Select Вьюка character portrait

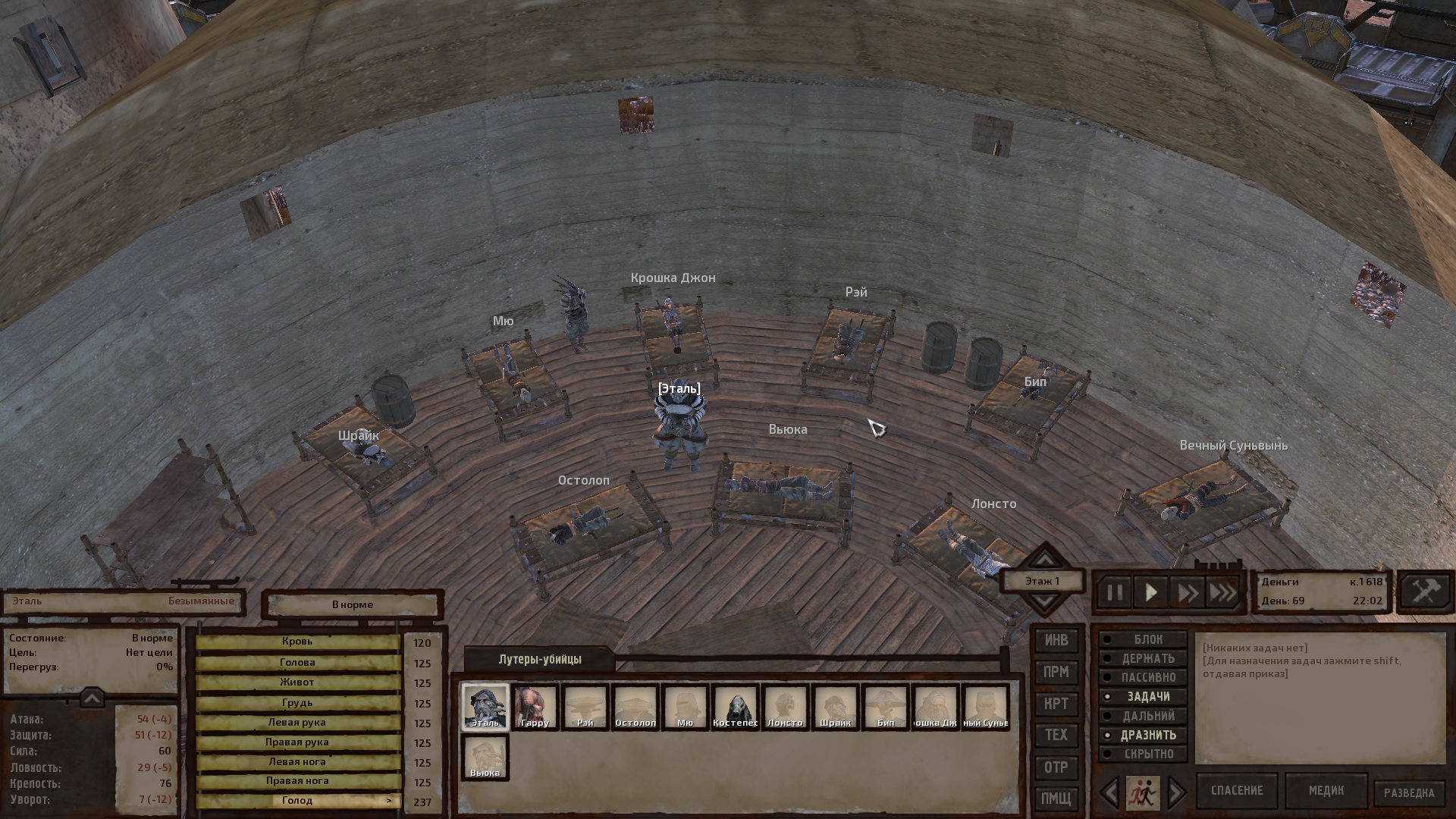(x=485, y=757)
